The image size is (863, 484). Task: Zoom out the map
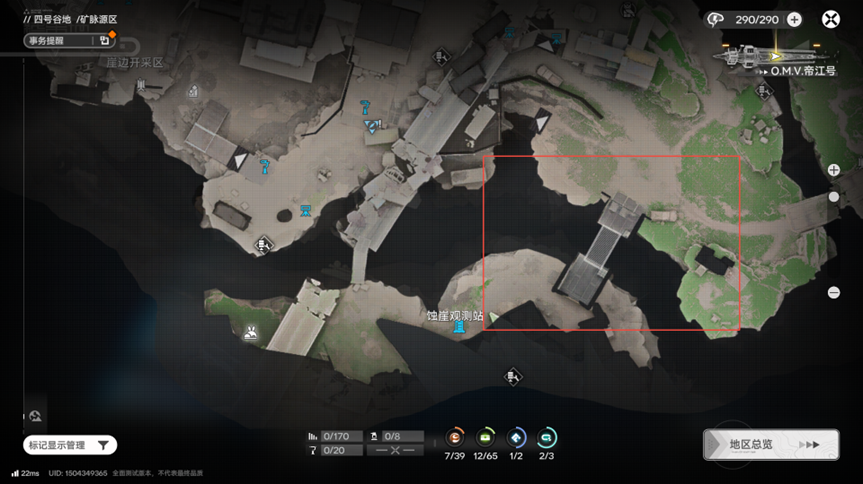click(834, 292)
